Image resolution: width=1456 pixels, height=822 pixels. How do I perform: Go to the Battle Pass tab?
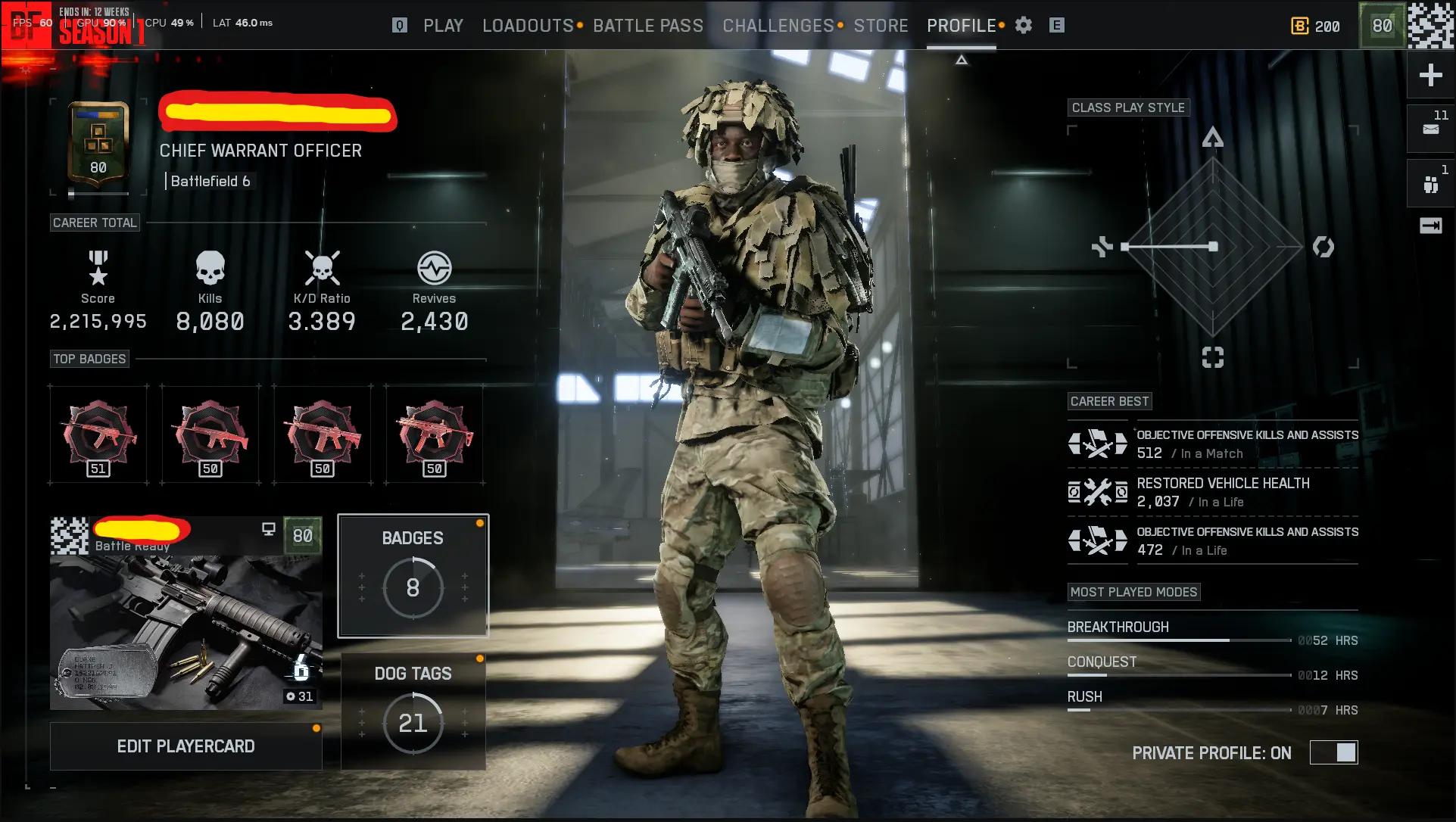[648, 26]
